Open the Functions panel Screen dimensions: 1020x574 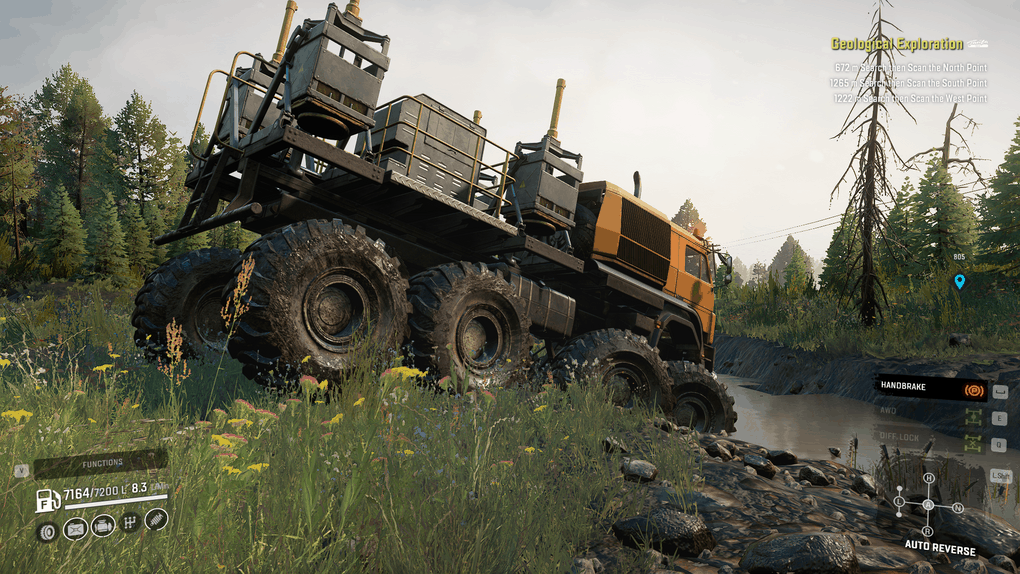pos(103,463)
